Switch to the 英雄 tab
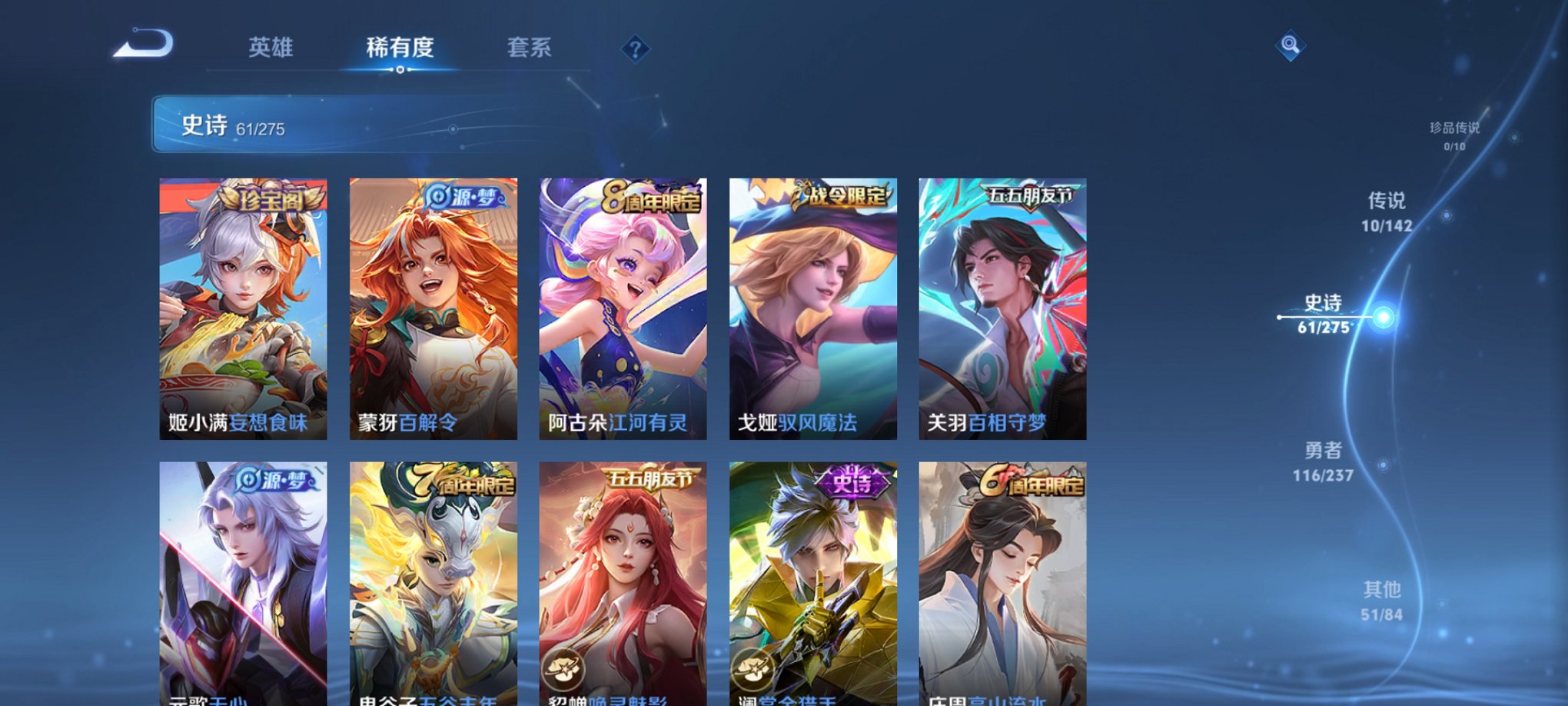This screenshot has width=1568, height=706. [x=271, y=48]
